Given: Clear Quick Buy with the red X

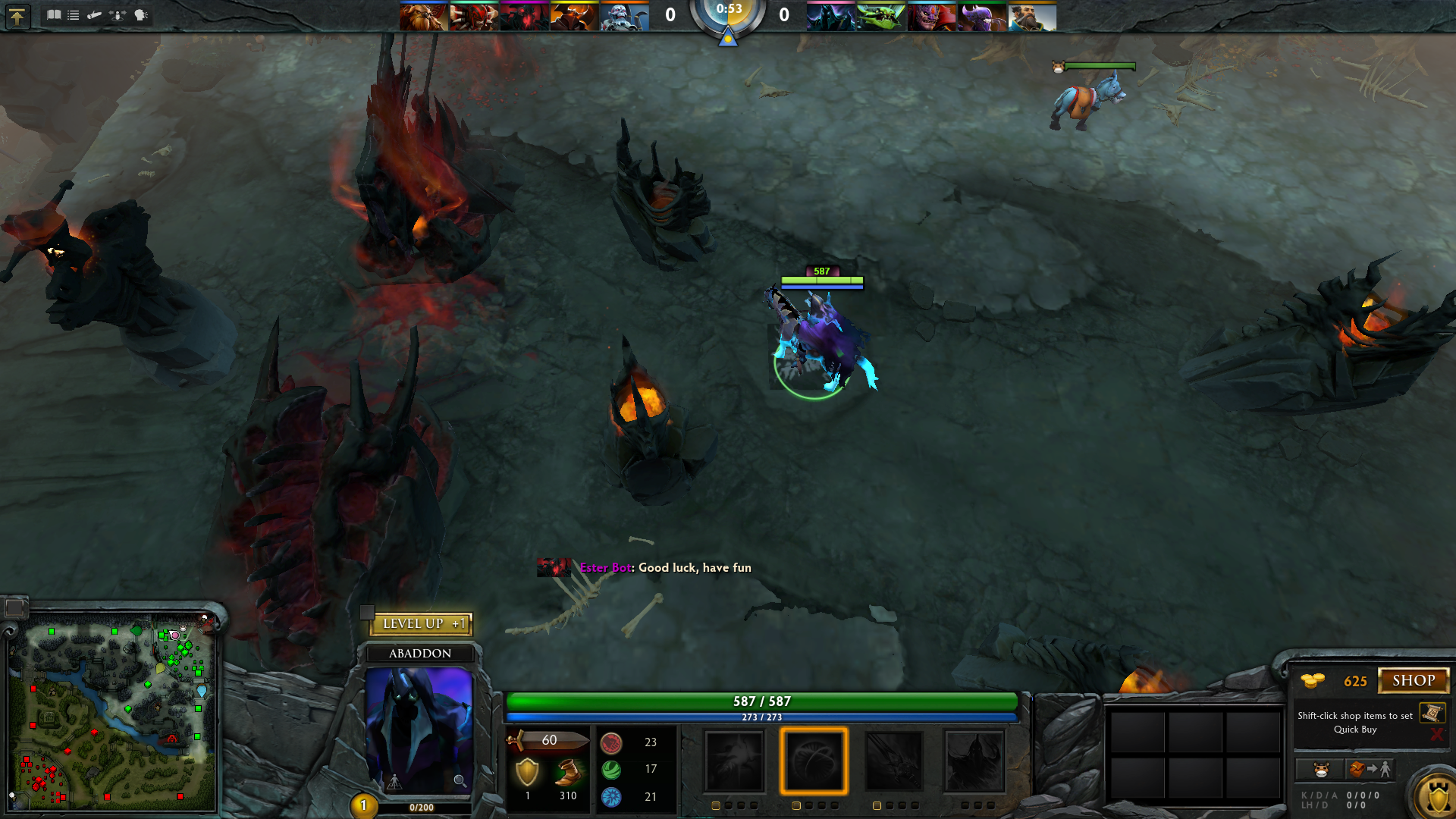Looking at the screenshot, I should (1436, 734).
